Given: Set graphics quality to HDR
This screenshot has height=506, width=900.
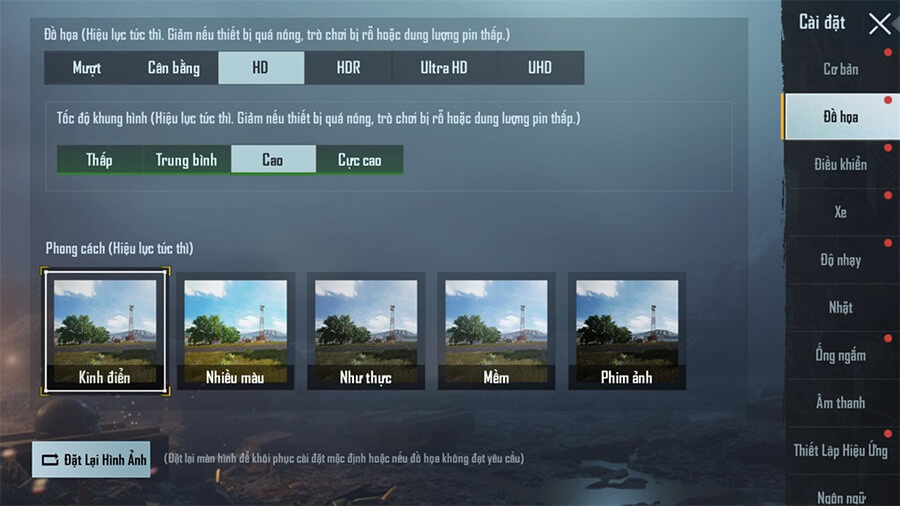Looking at the screenshot, I should [x=348, y=68].
